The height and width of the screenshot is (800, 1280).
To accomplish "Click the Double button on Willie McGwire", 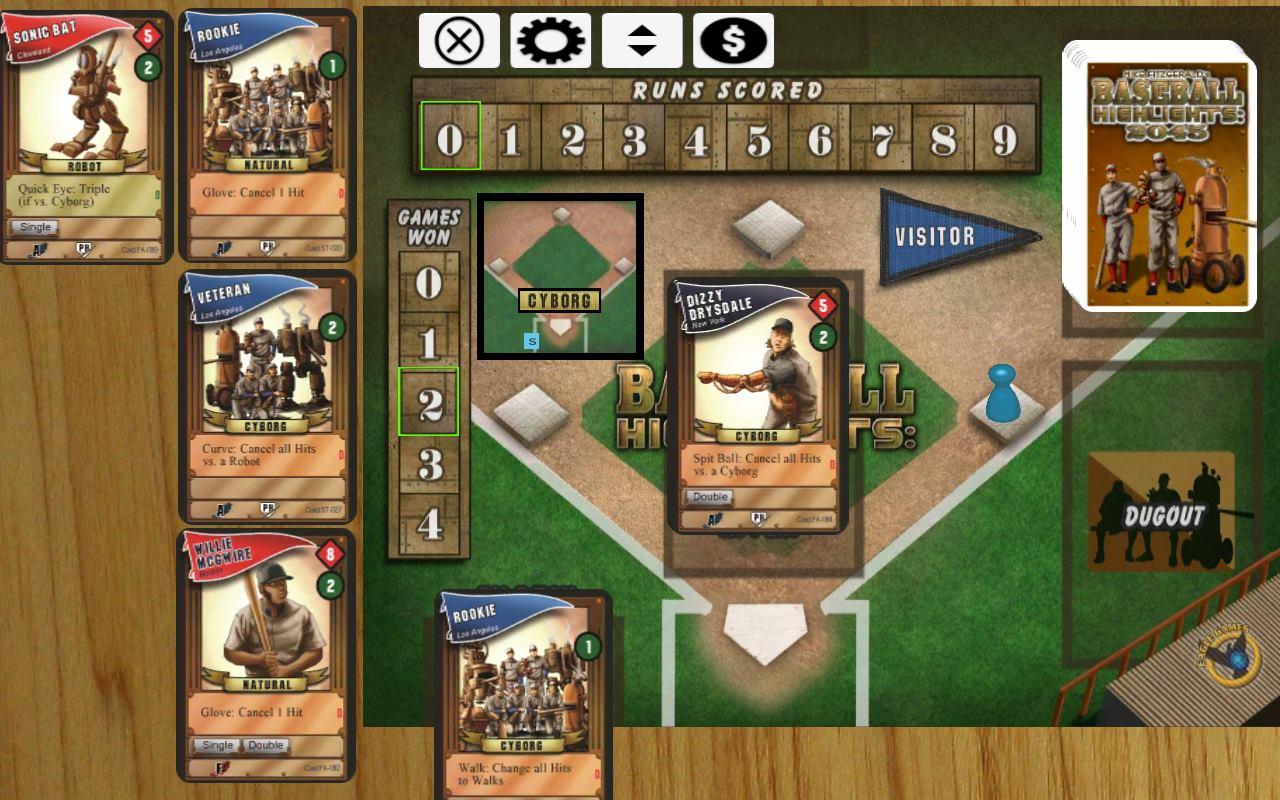I will click(x=265, y=745).
